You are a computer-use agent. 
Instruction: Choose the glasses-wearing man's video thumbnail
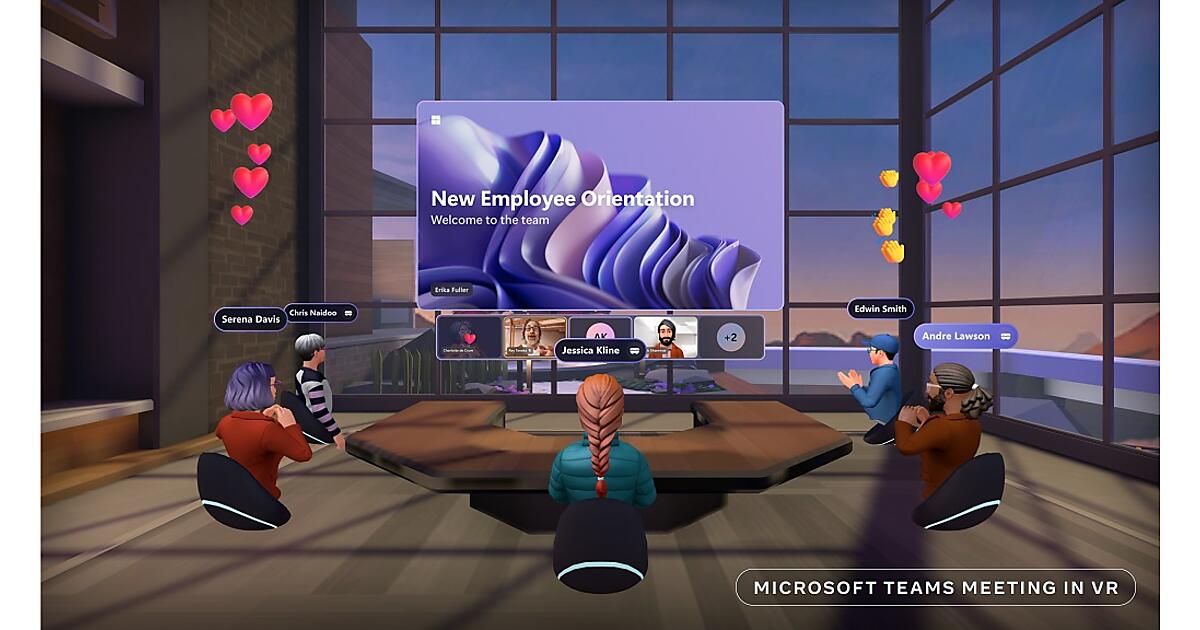[535, 337]
